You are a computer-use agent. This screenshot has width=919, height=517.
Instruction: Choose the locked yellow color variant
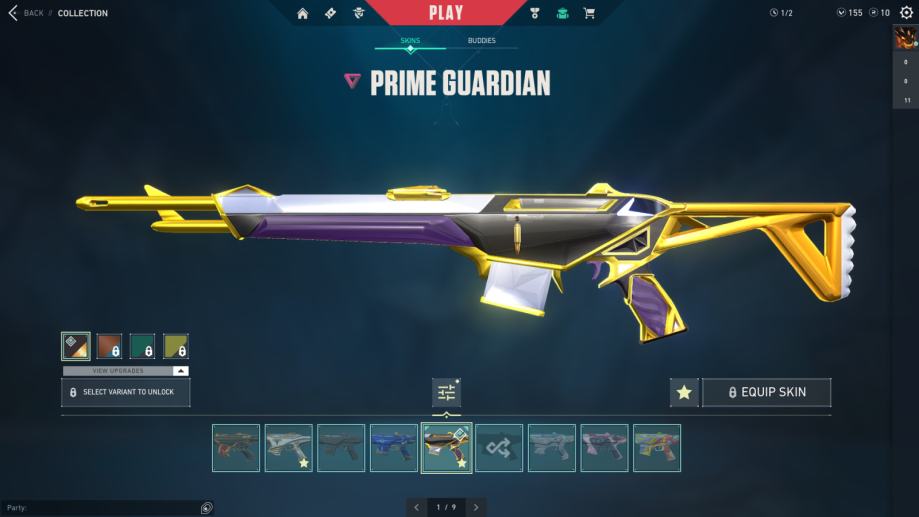[176, 346]
